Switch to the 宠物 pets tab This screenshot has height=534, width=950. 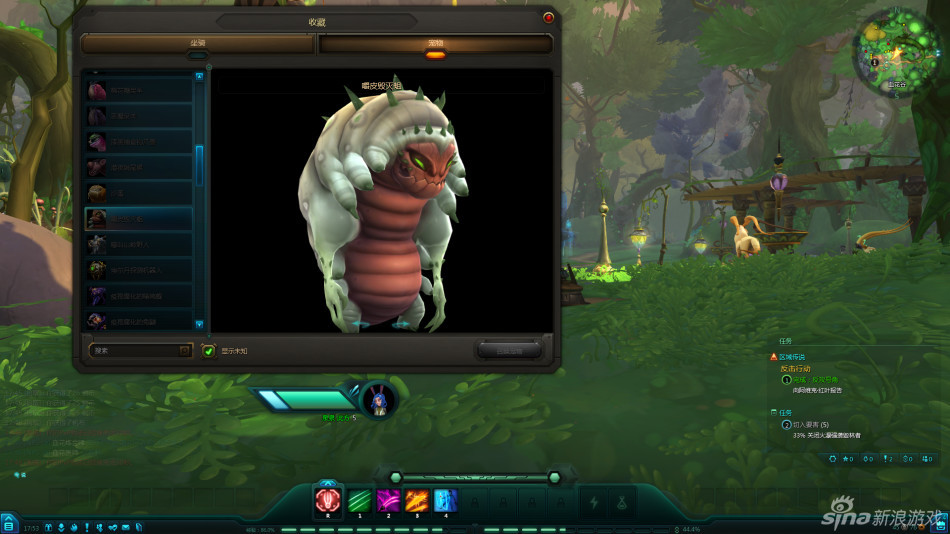435,44
